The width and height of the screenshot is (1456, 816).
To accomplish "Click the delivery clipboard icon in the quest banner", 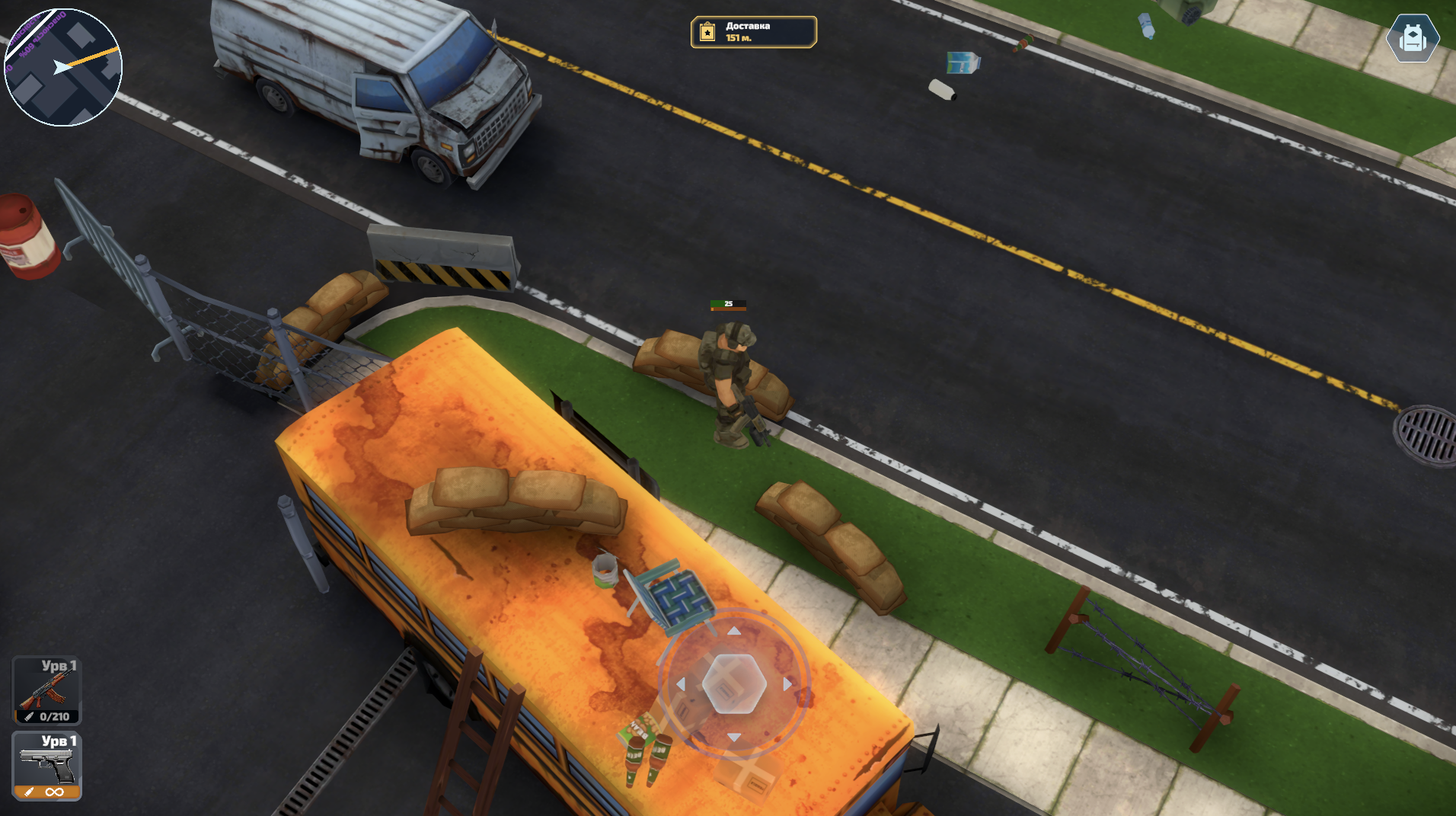I will tap(706, 31).
